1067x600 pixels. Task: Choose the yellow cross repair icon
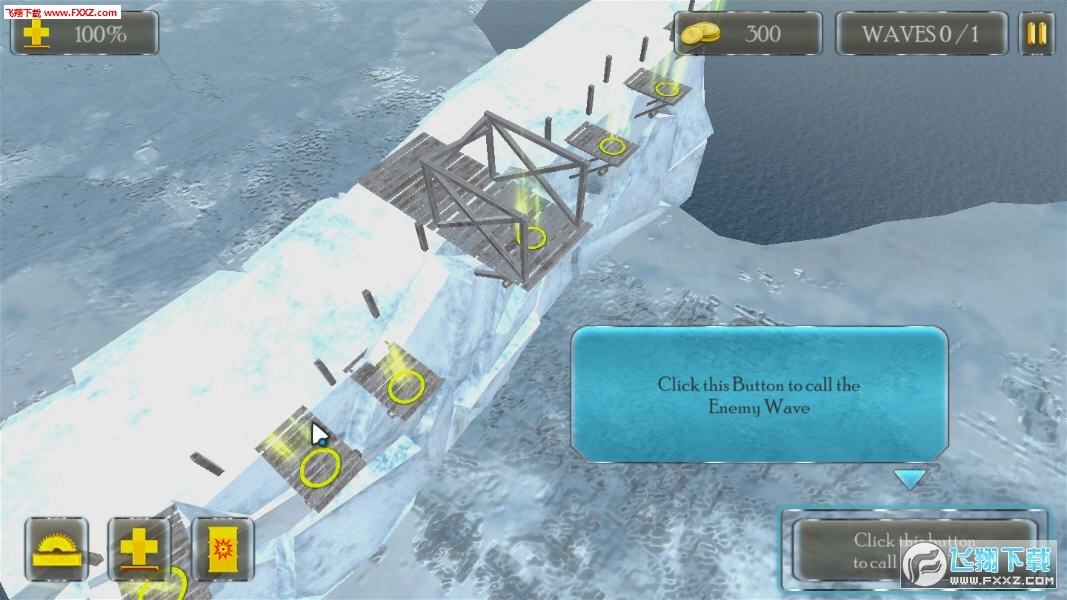click(139, 549)
